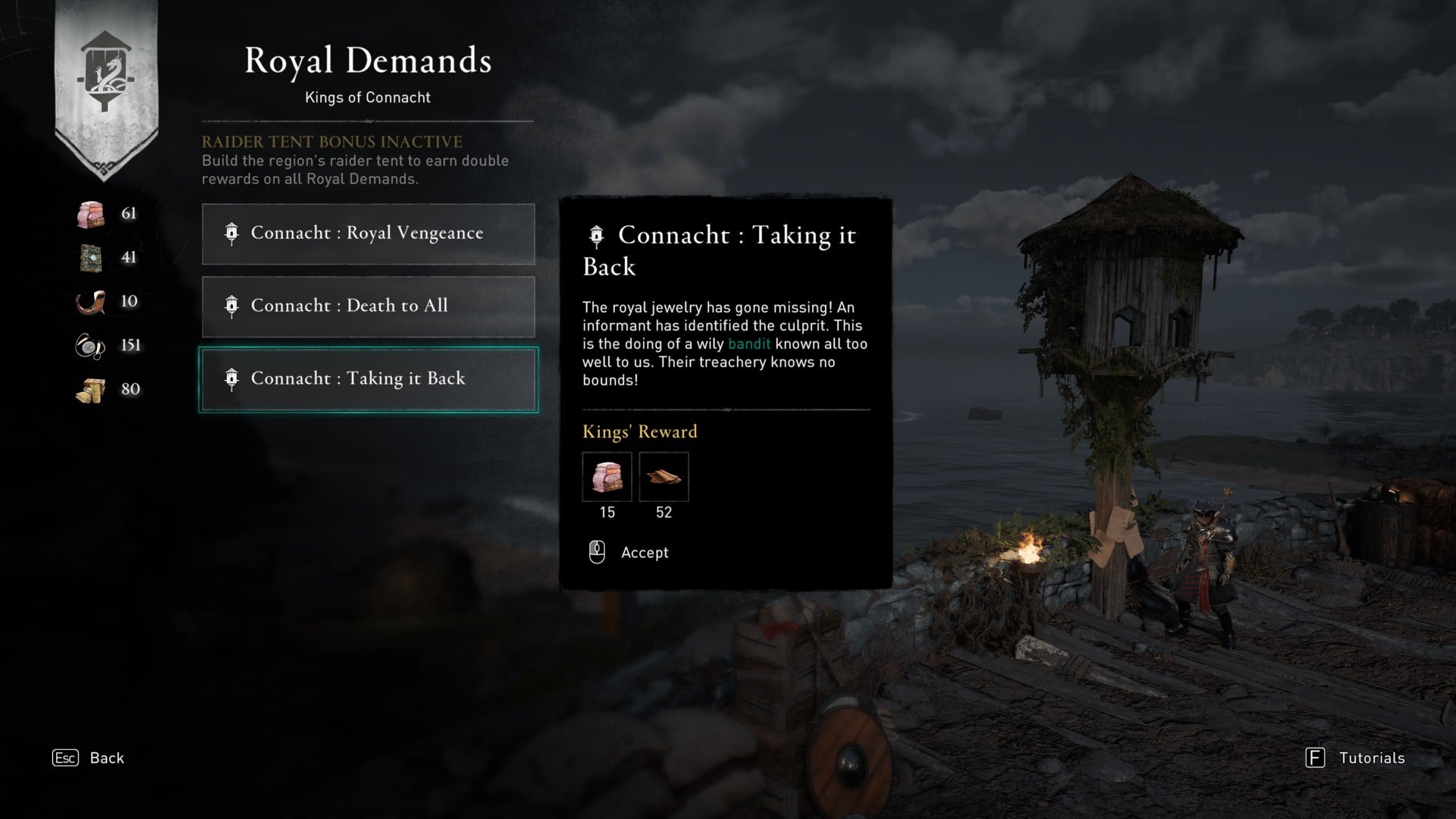Inspect the leather reward icon worth 52
The image size is (1456, 819).
(664, 477)
